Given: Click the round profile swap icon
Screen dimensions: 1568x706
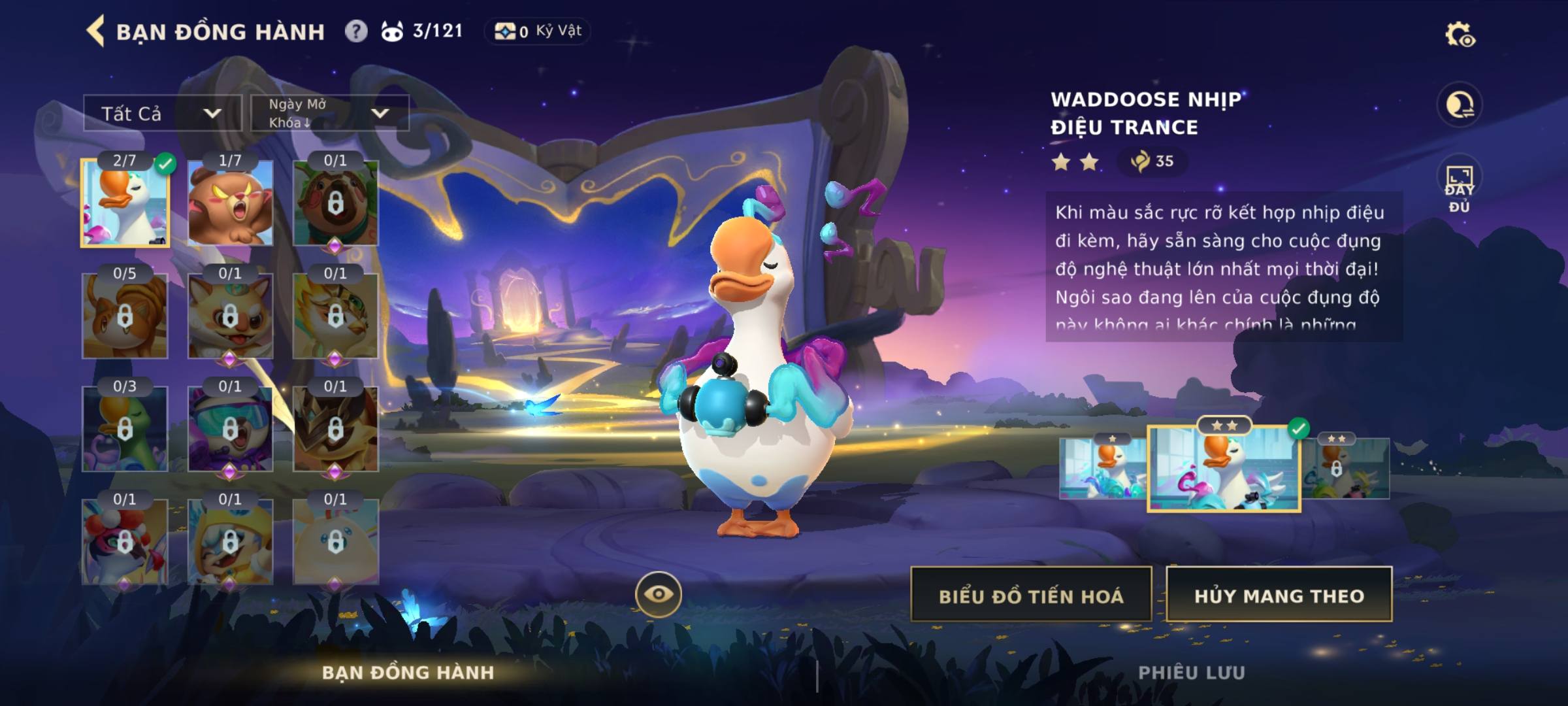Looking at the screenshot, I should pyautogui.click(x=1459, y=105).
